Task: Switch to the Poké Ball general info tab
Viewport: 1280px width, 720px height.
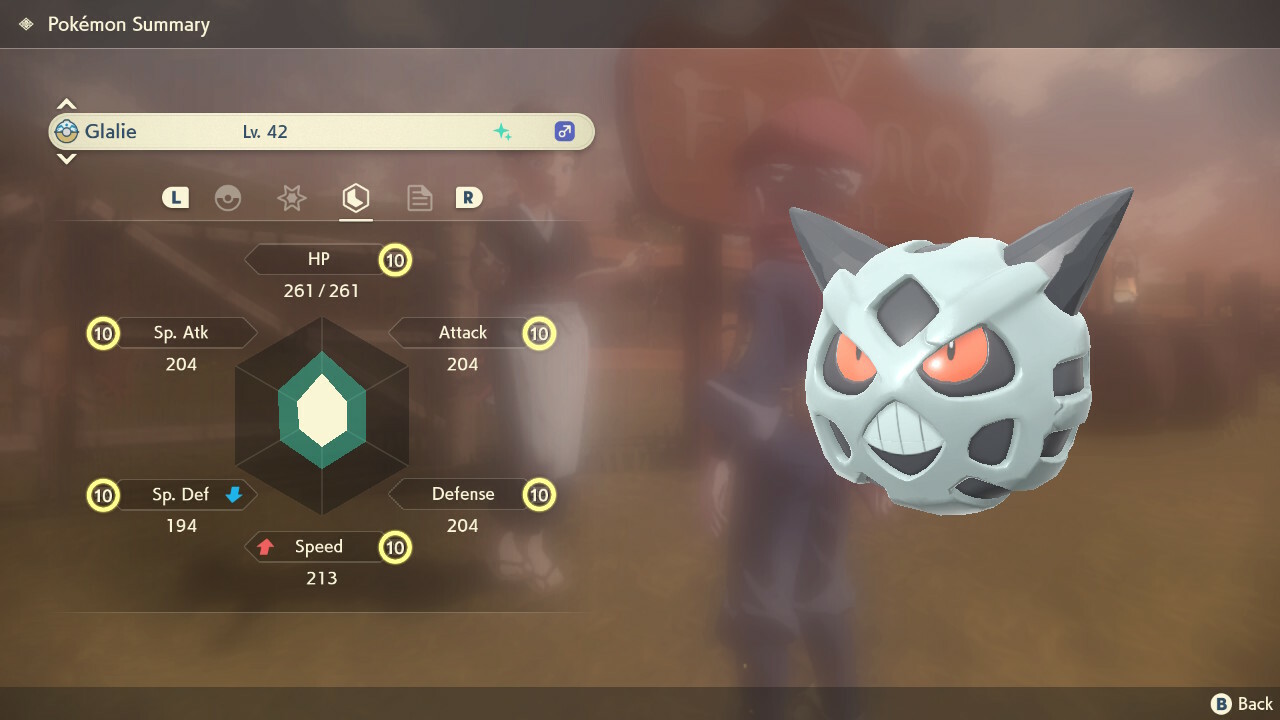Action: (x=228, y=198)
